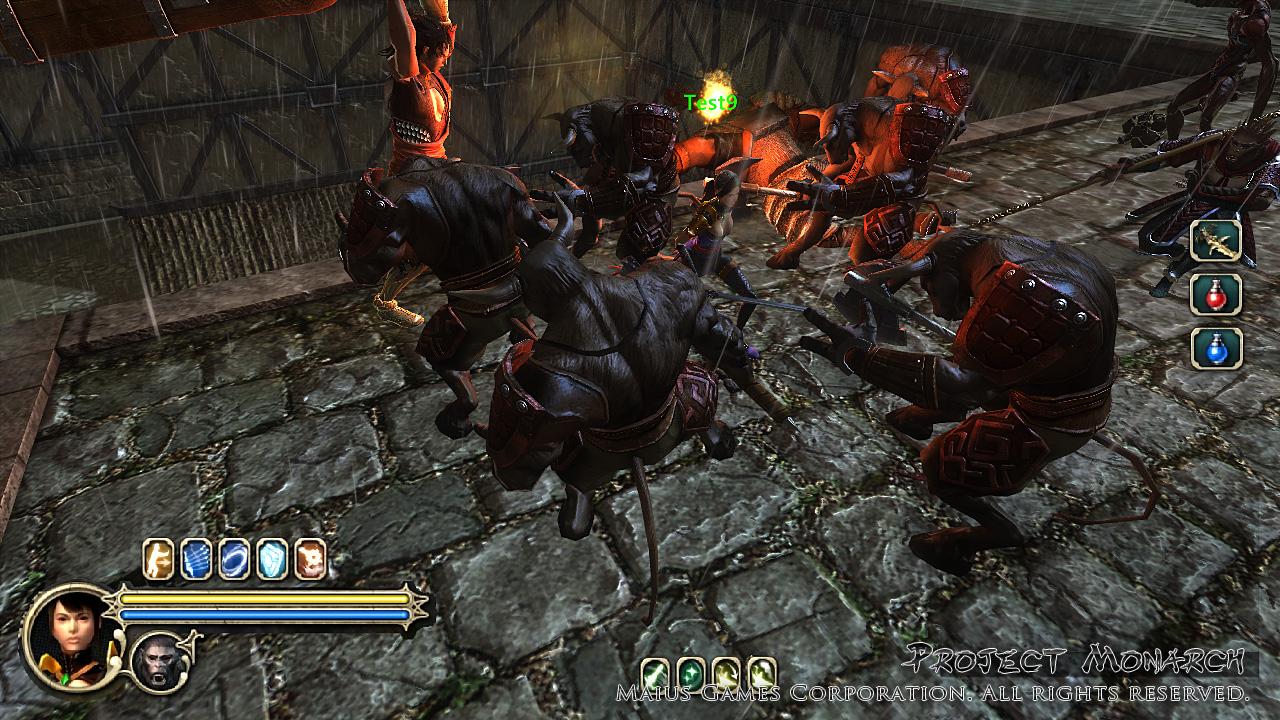Screen dimensions: 1280x720
Task: Use the orange burst explosion skill
Action: pyautogui.click(x=310, y=559)
